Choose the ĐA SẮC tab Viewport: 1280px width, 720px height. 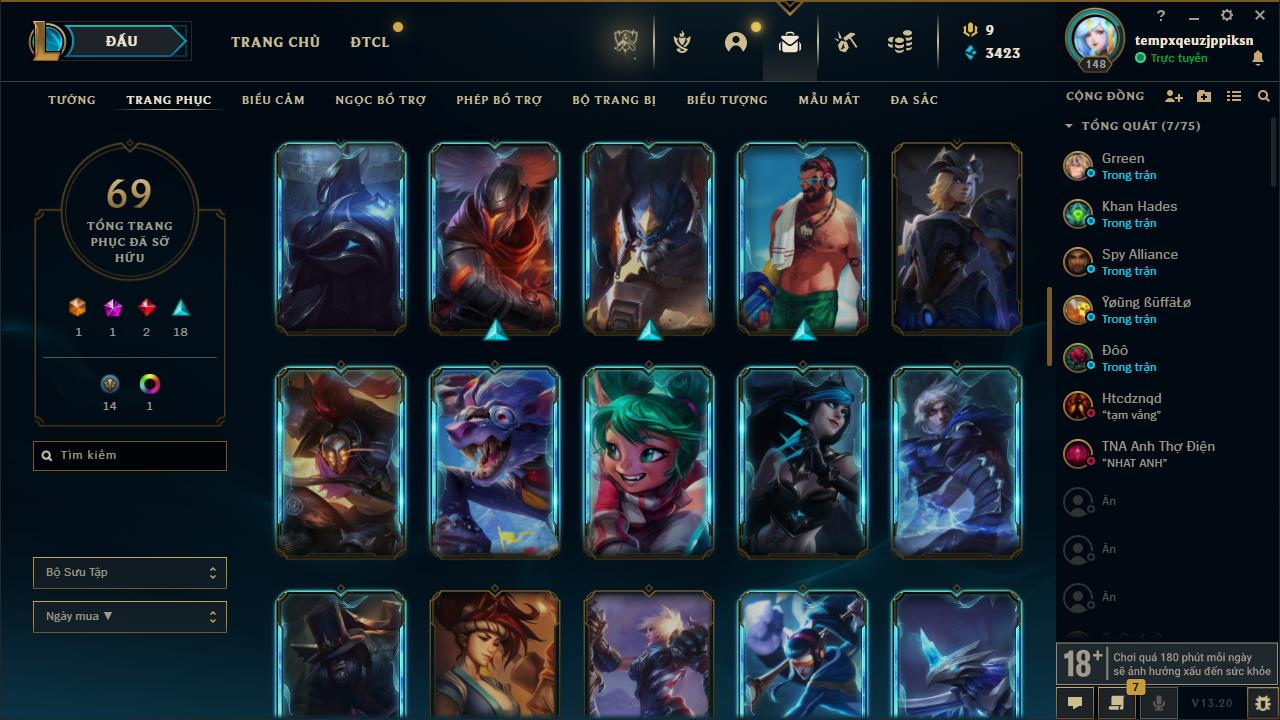[x=914, y=100]
